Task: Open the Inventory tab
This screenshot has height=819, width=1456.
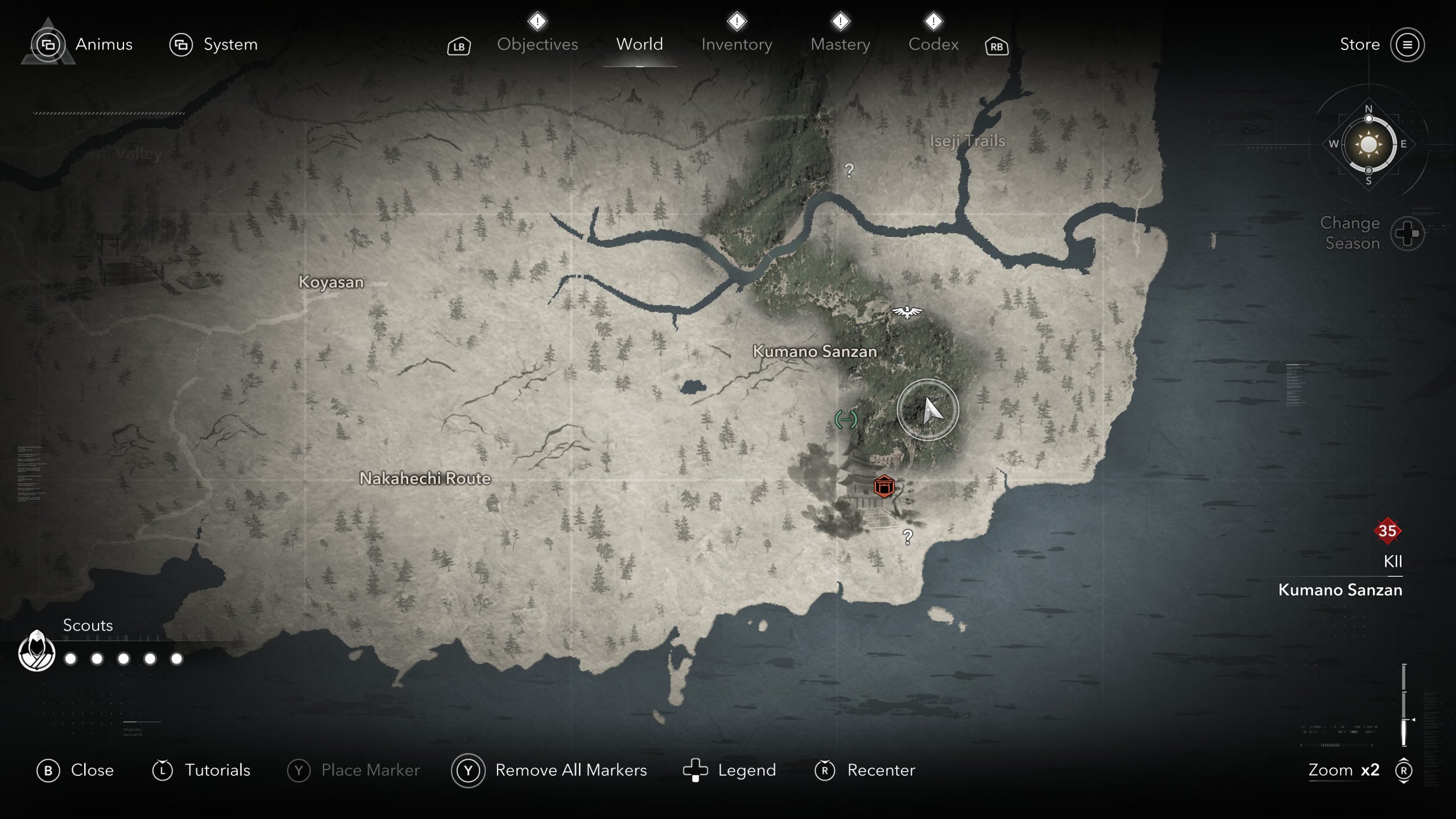Action: click(x=737, y=44)
